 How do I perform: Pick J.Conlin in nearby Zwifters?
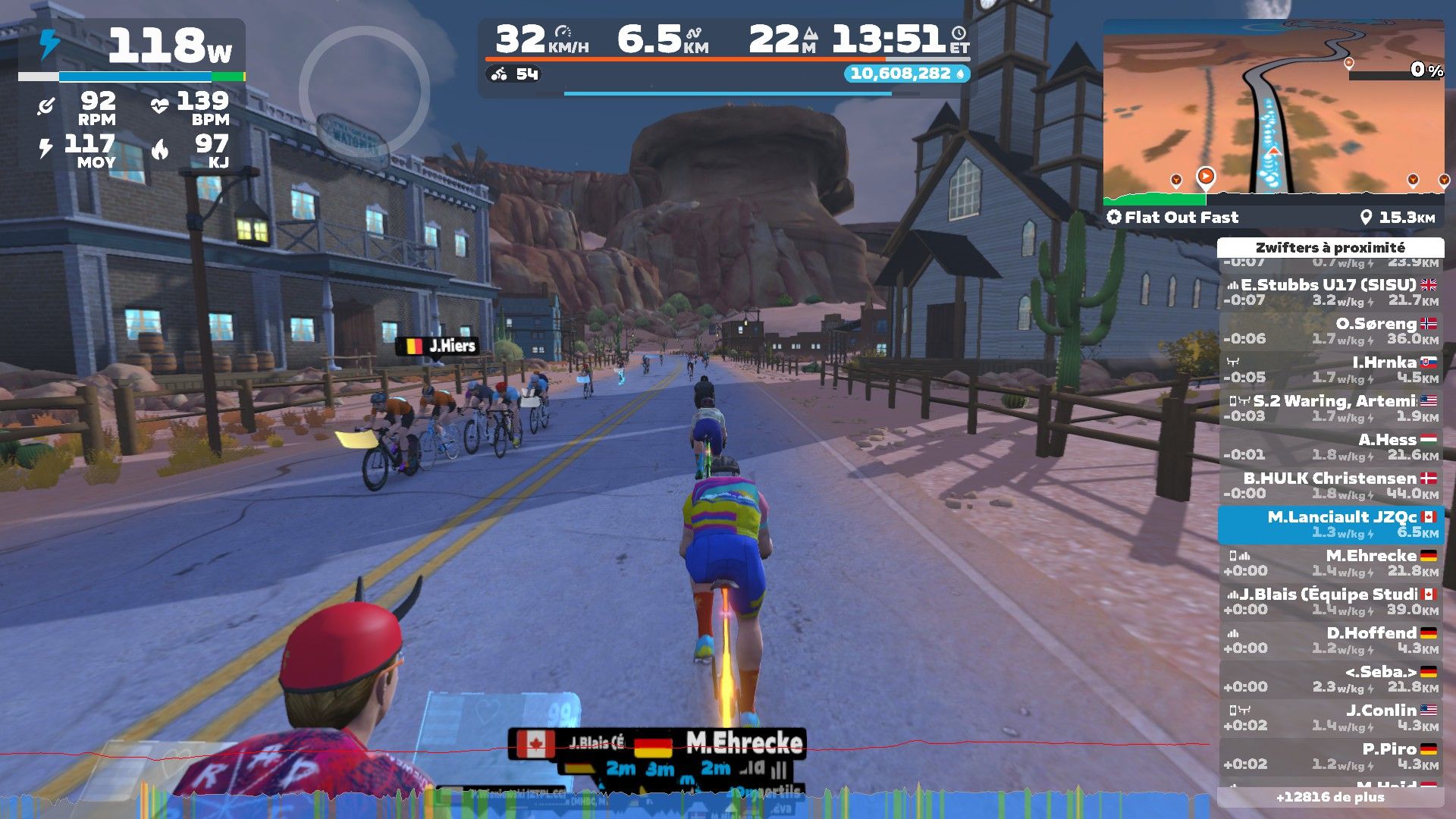[x=1331, y=717]
